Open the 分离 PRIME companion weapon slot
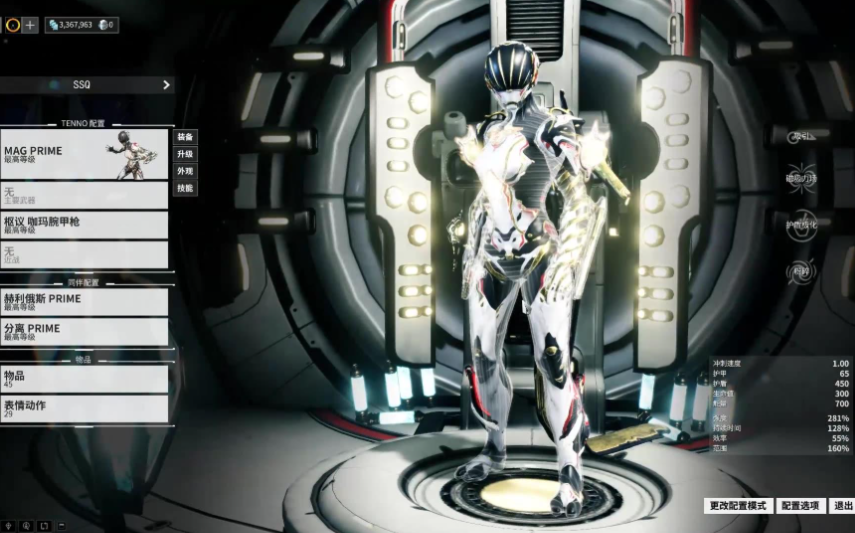 (x=84, y=332)
